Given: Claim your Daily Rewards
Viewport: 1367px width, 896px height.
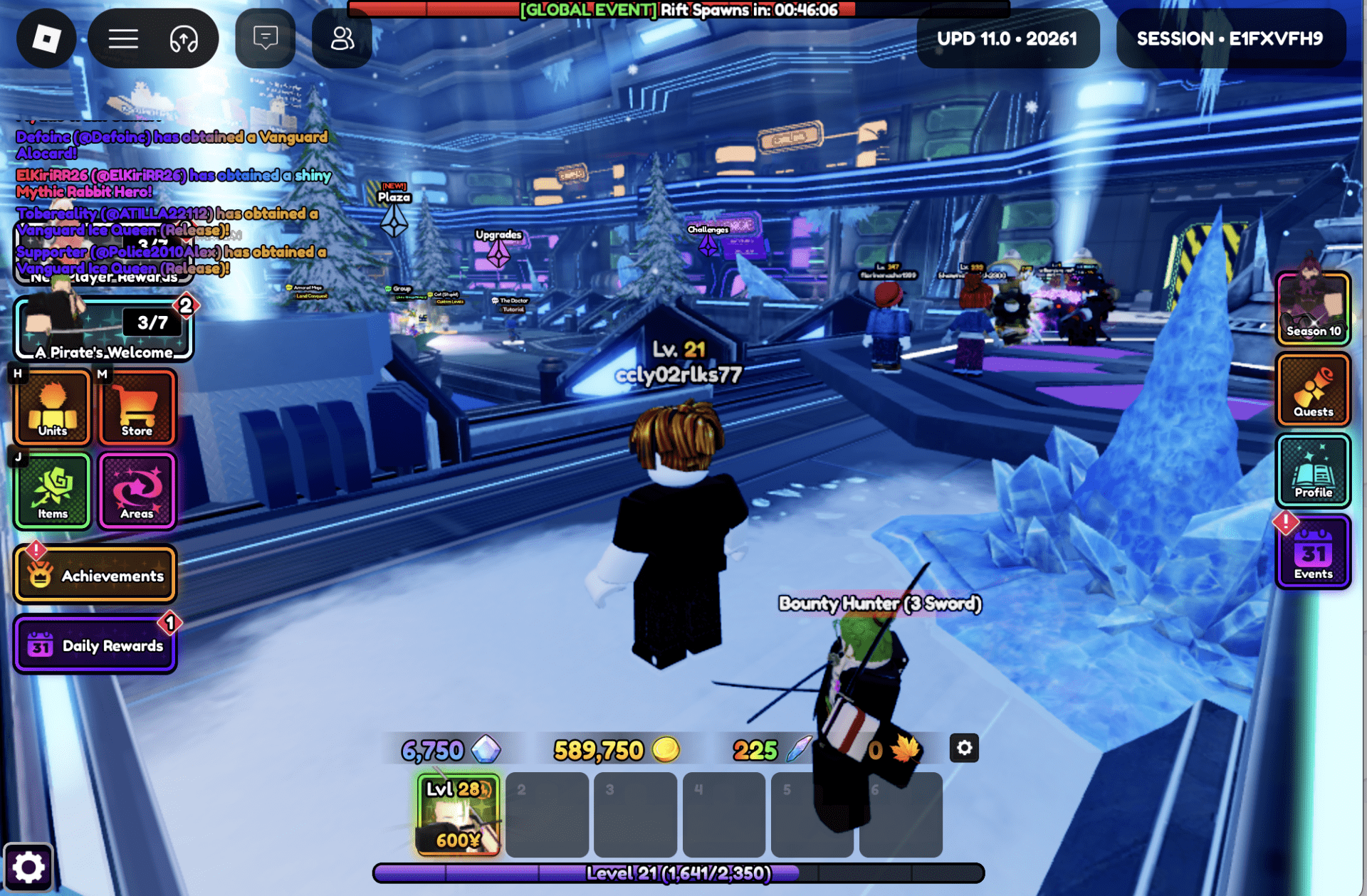Looking at the screenshot, I should [x=95, y=645].
